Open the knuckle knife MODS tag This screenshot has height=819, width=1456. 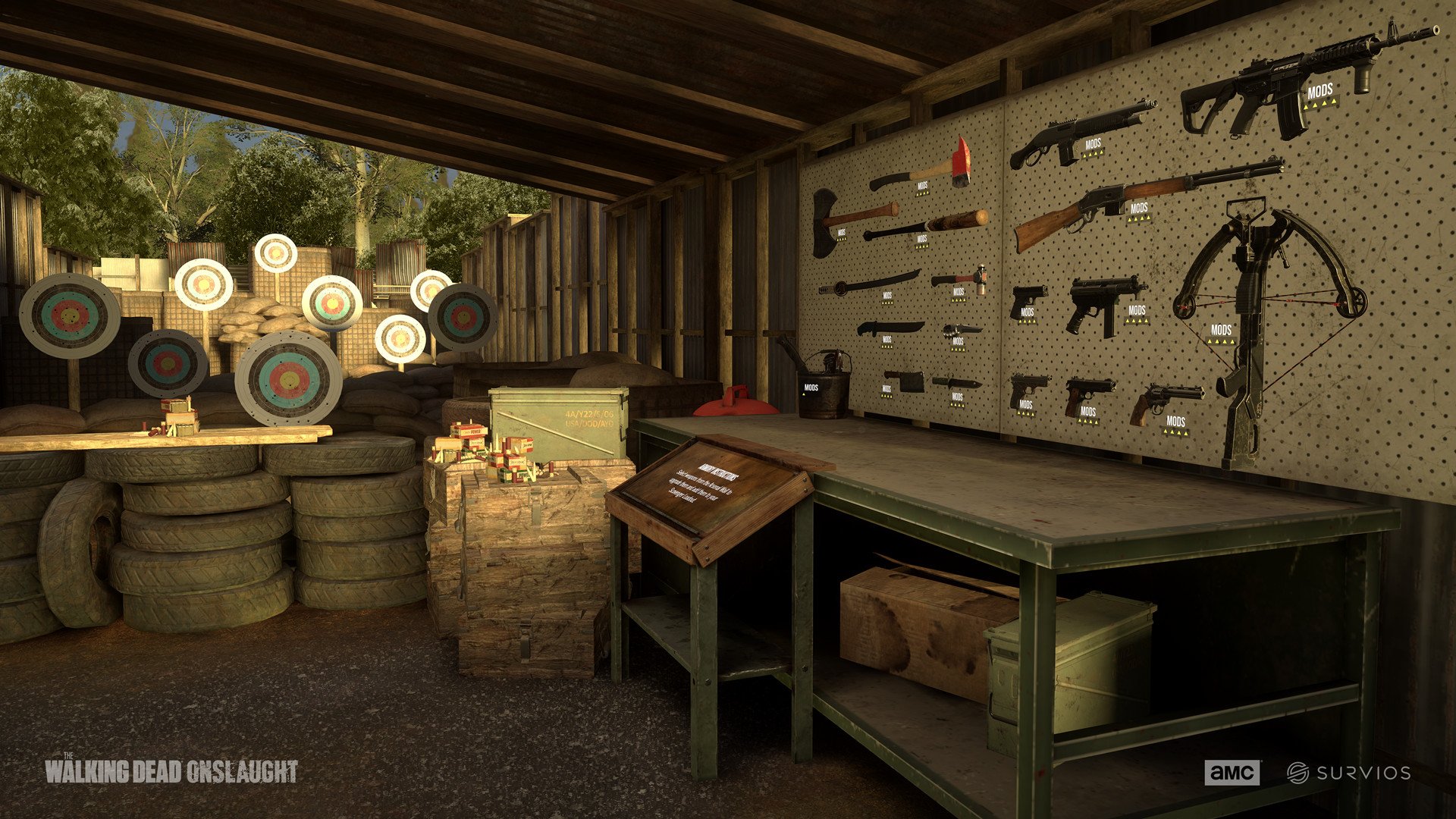[x=958, y=342]
